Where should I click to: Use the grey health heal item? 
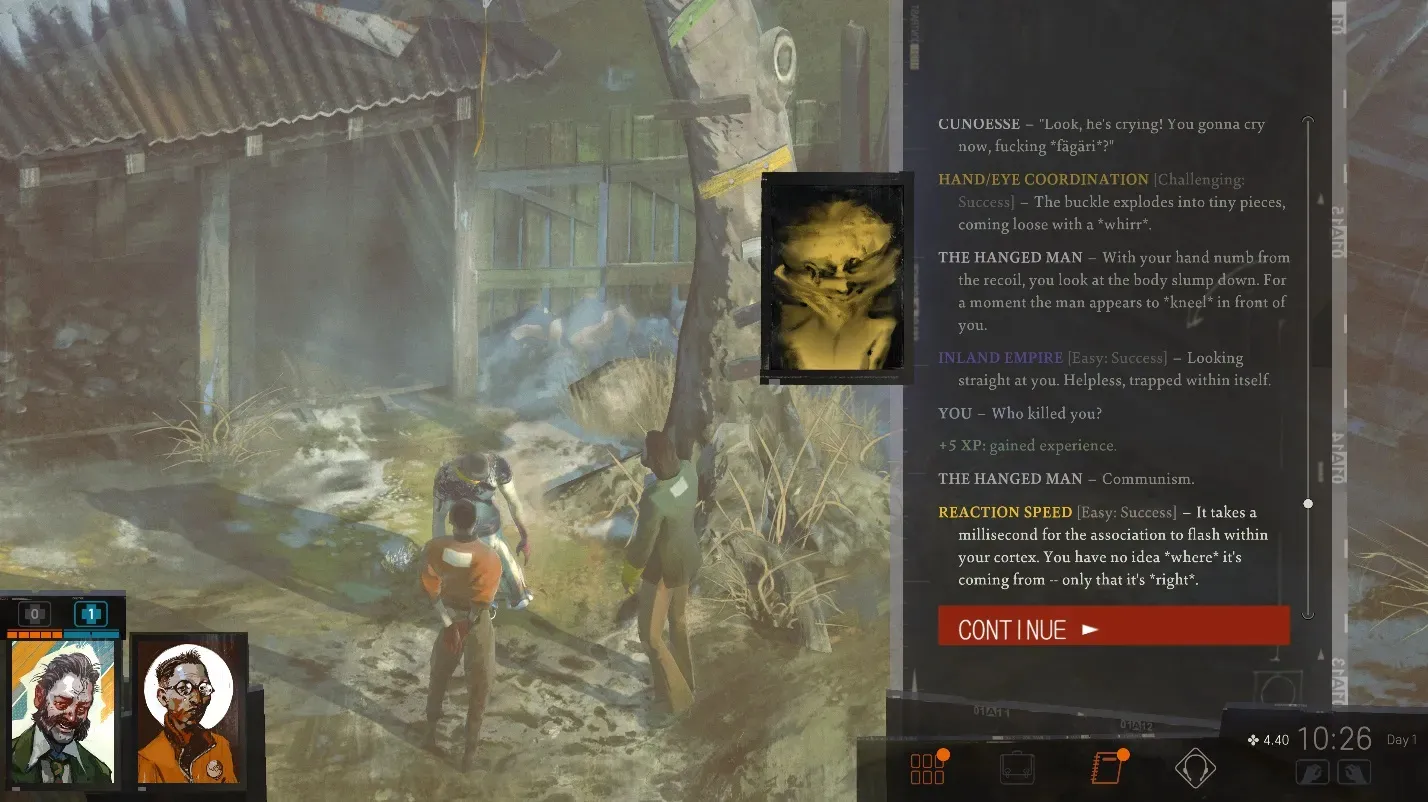[34, 614]
